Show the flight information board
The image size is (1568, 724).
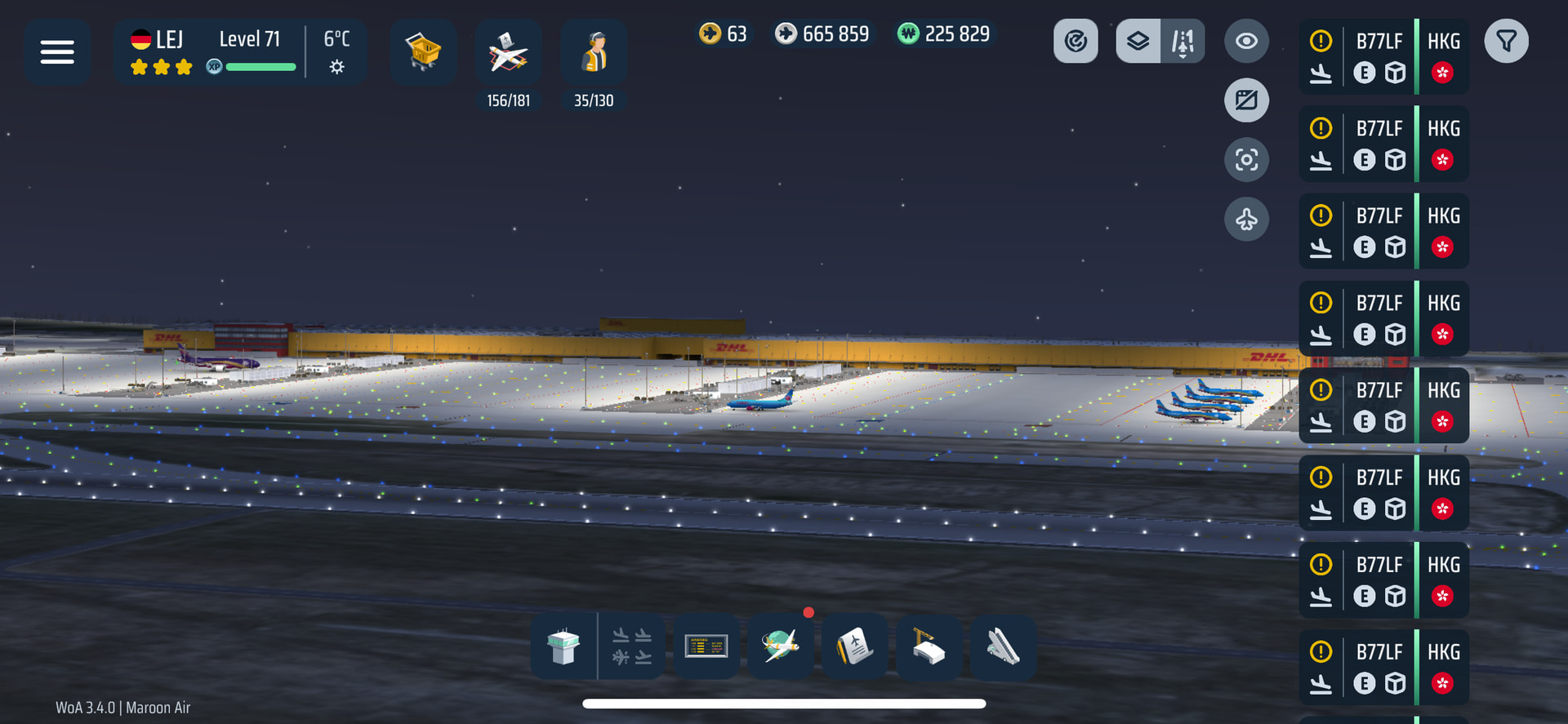coord(706,646)
